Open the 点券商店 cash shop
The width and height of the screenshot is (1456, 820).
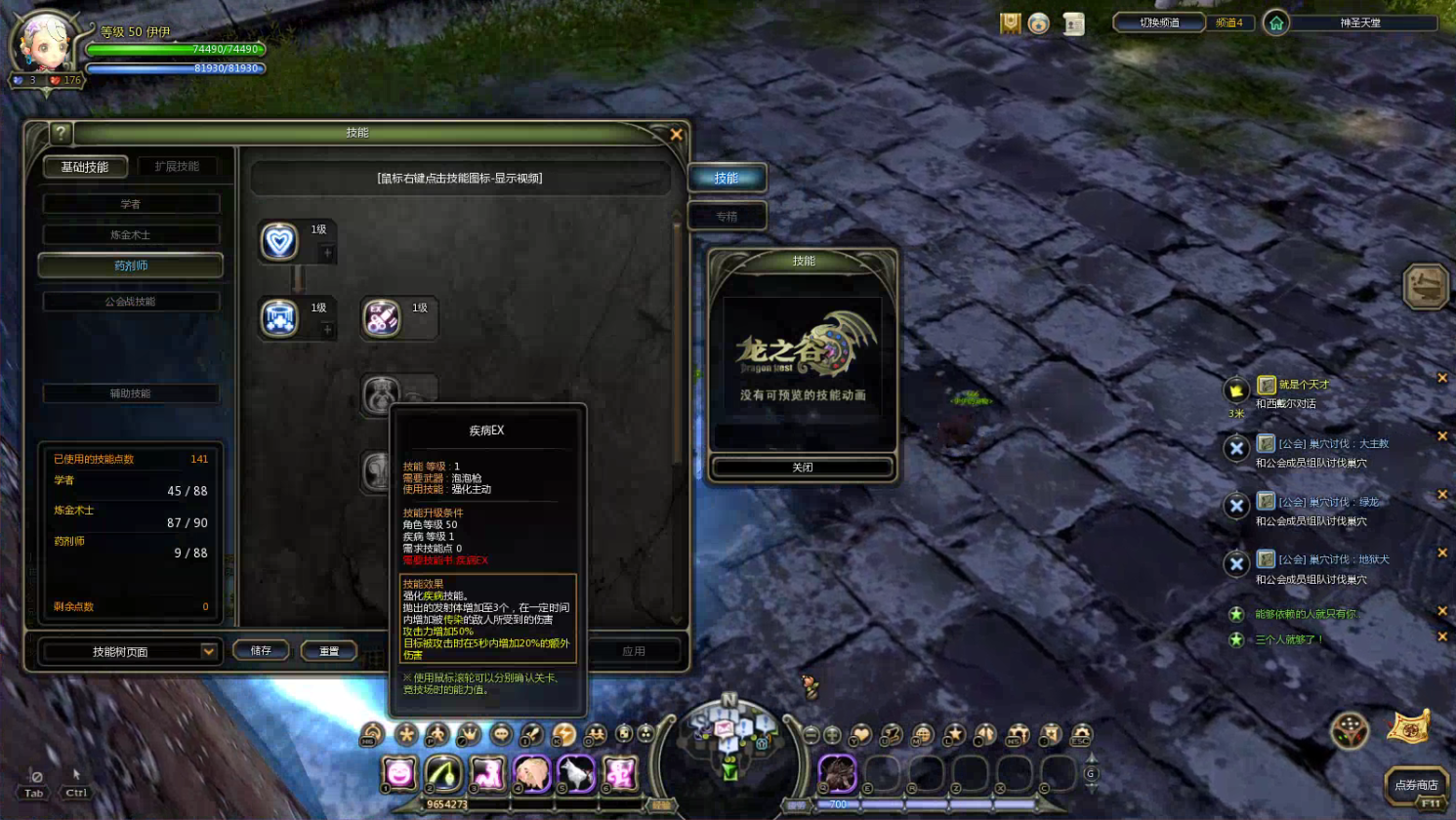[x=1415, y=785]
